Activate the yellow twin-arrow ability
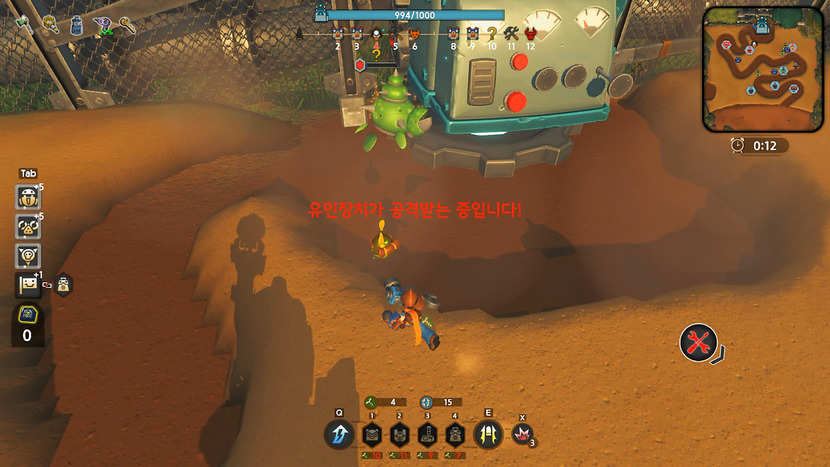 click(x=489, y=434)
